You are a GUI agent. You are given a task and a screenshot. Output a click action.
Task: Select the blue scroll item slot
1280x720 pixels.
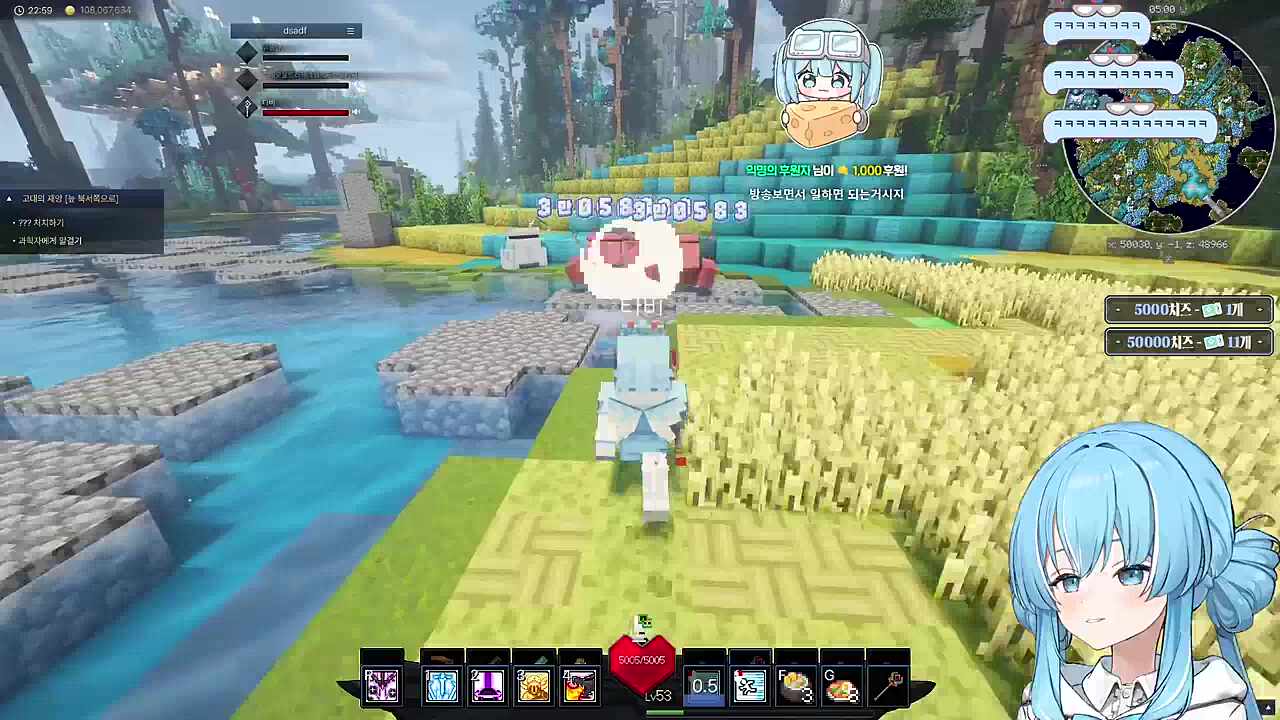click(x=749, y=686)
